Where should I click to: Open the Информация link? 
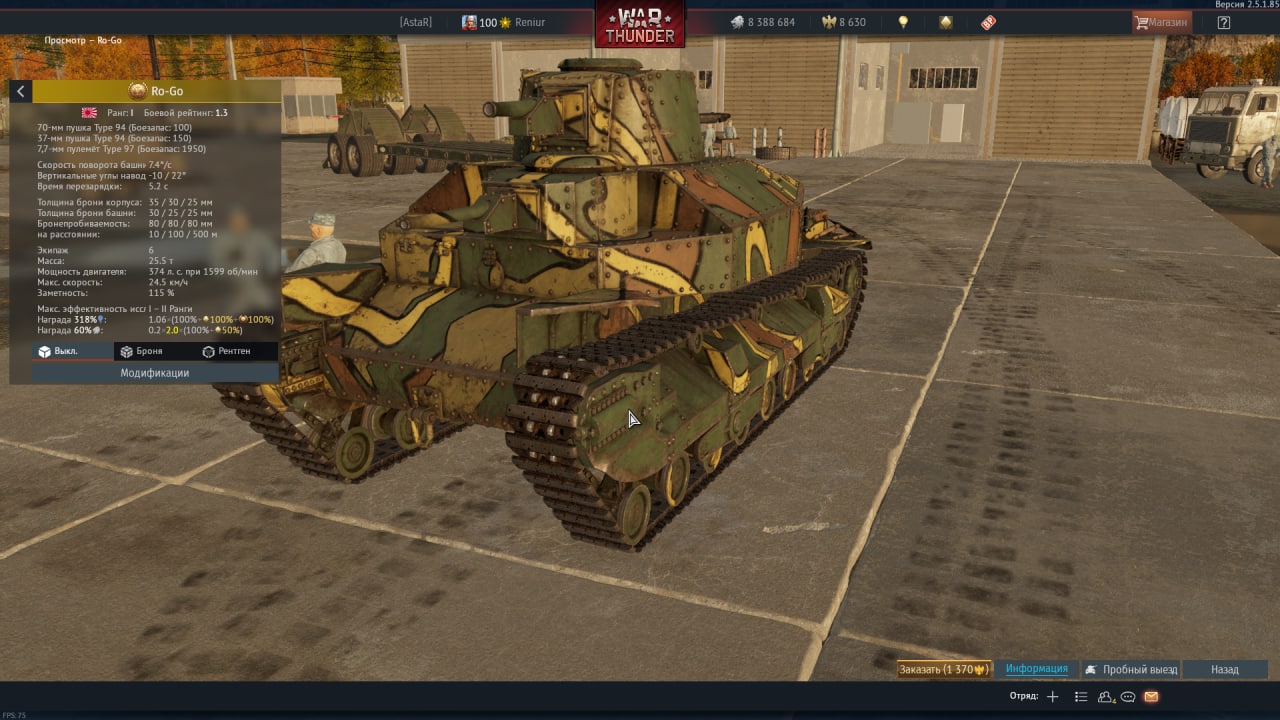(1036, 669)
